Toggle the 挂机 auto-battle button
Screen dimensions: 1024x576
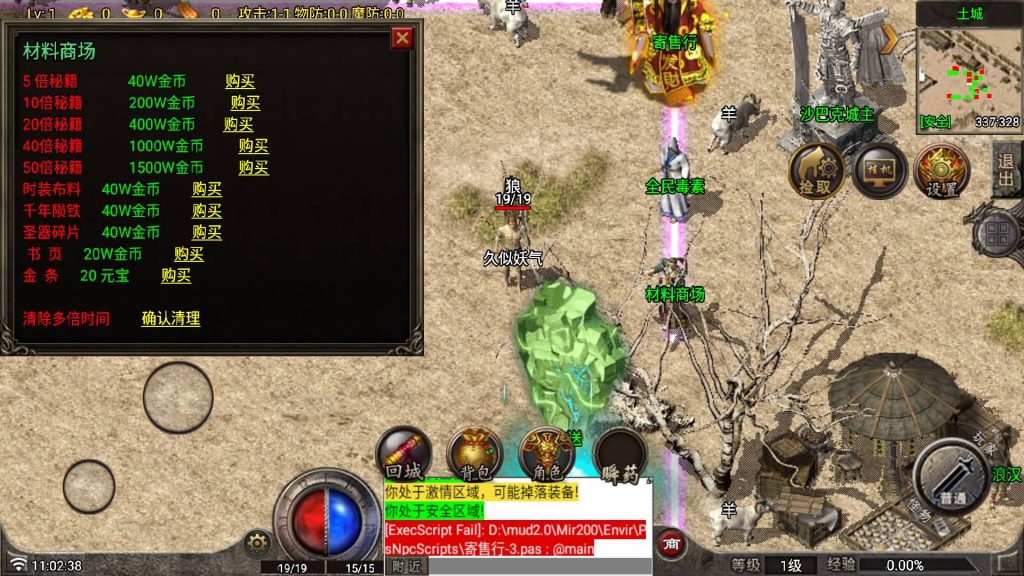(x=879, y=170)
